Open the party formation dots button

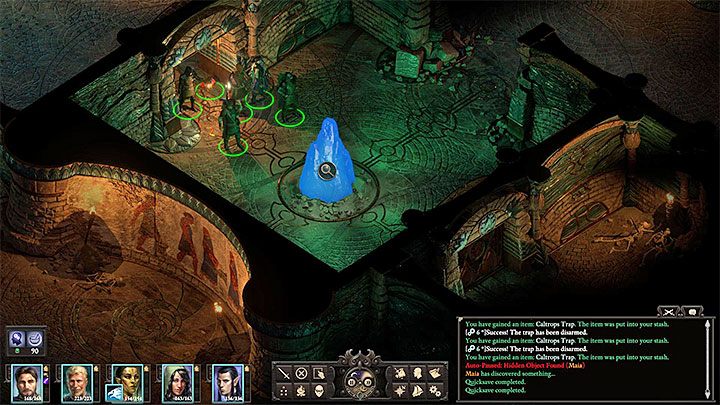pos(284,390)
